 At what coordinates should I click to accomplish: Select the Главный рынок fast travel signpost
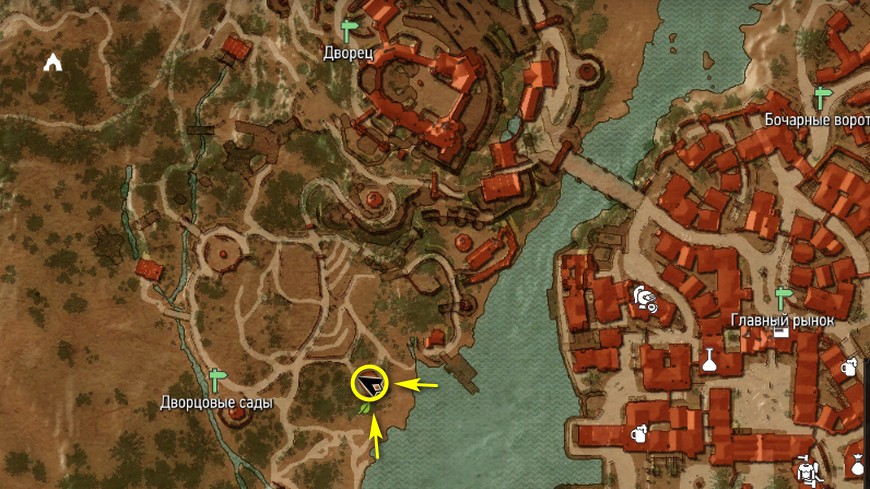tap(783, 297)
